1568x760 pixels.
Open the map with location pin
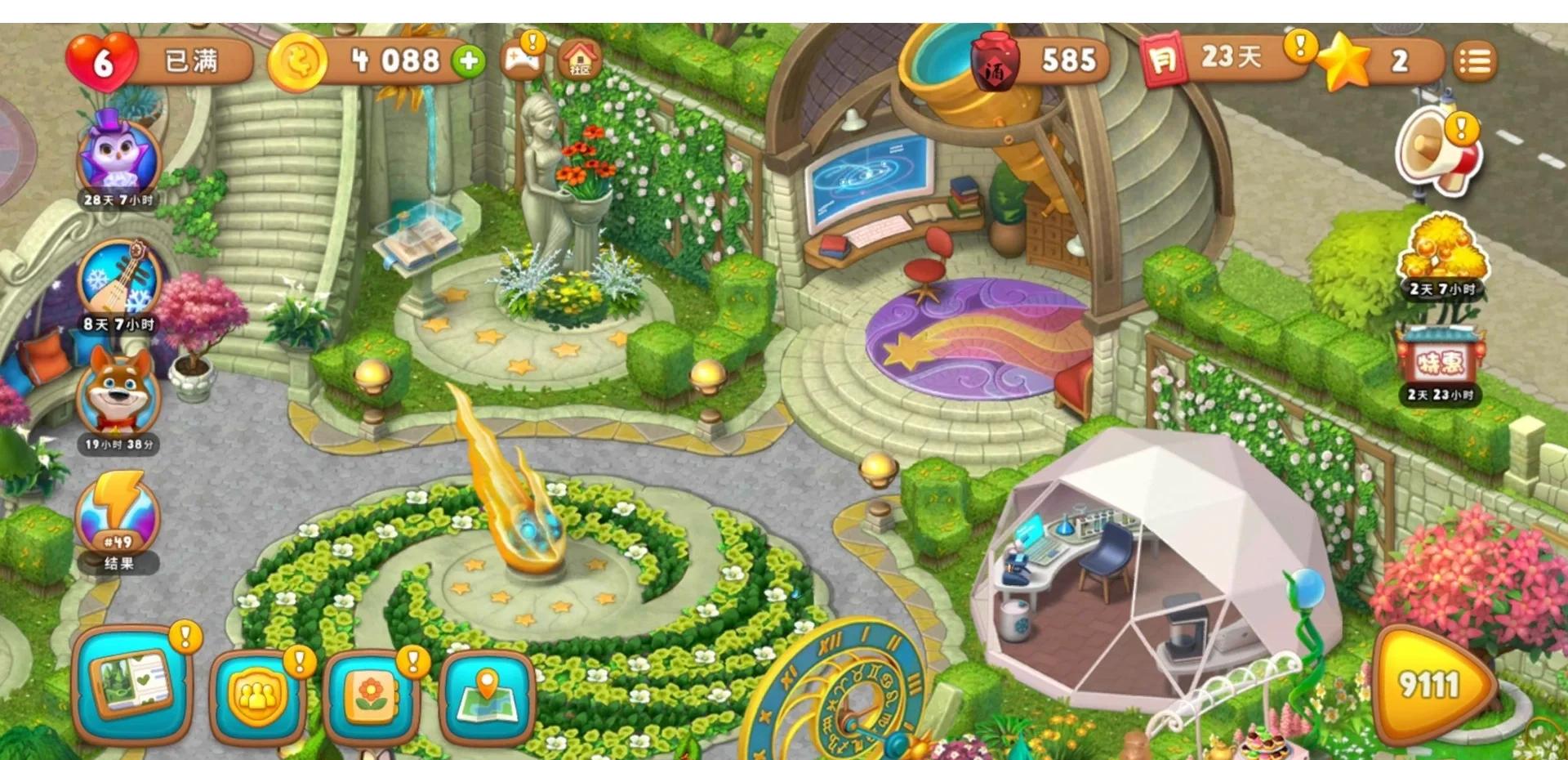(487, 697)
